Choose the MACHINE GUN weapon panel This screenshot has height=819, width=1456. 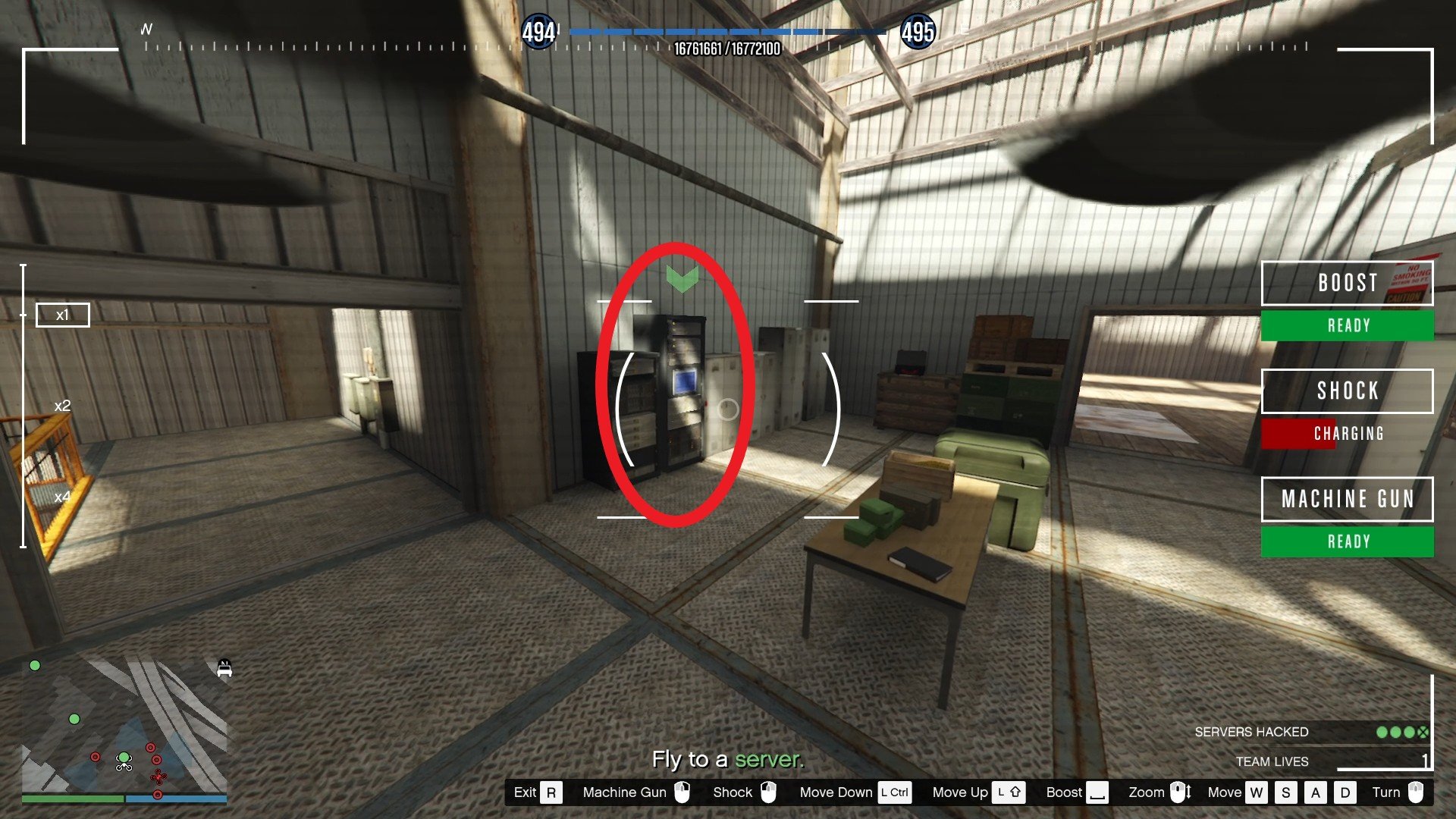[1347, 499]
